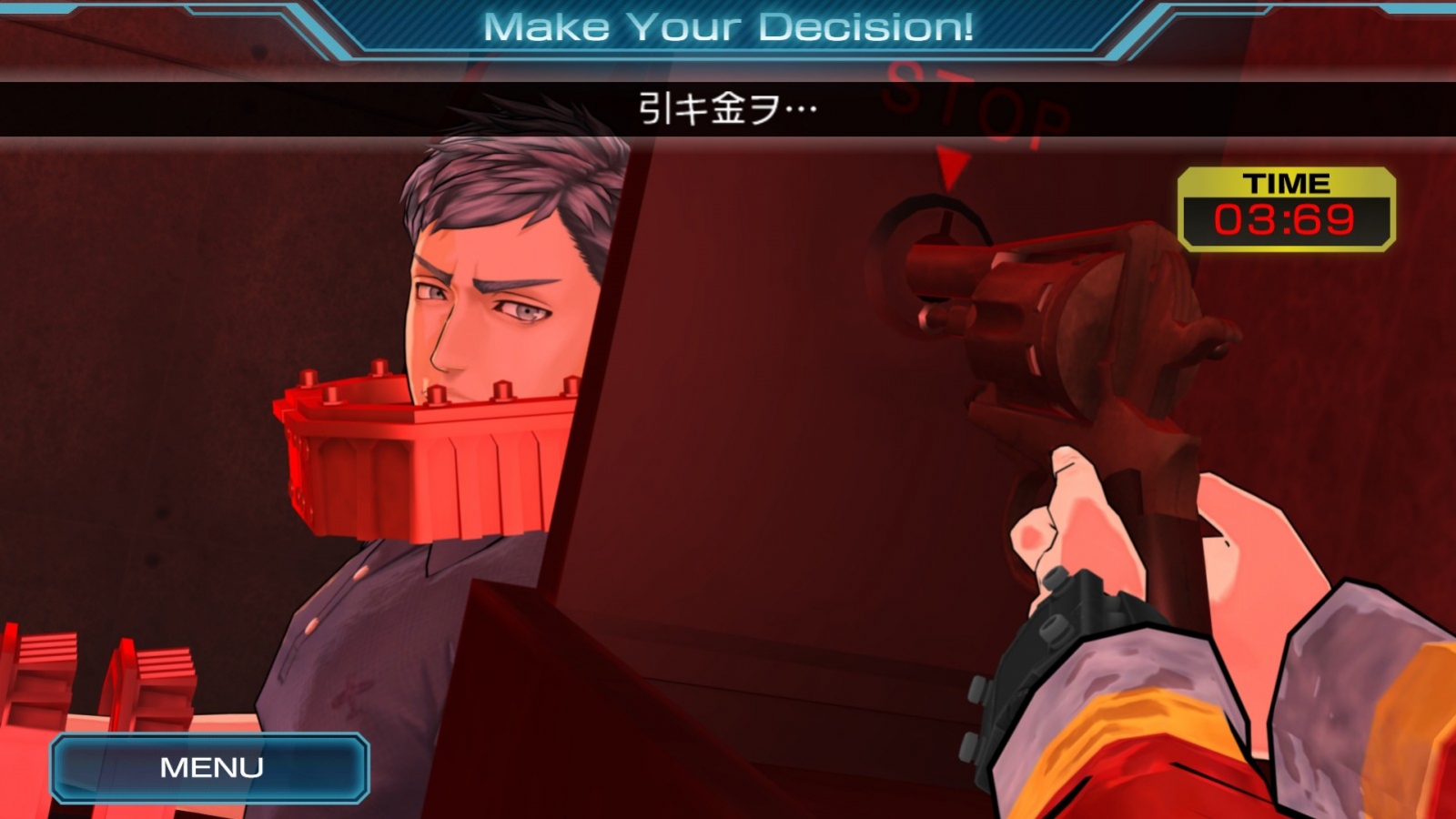Click the dialogue text 引キ金ヲ…
The width and height of the screenshot is (1456, 819).
725,106
